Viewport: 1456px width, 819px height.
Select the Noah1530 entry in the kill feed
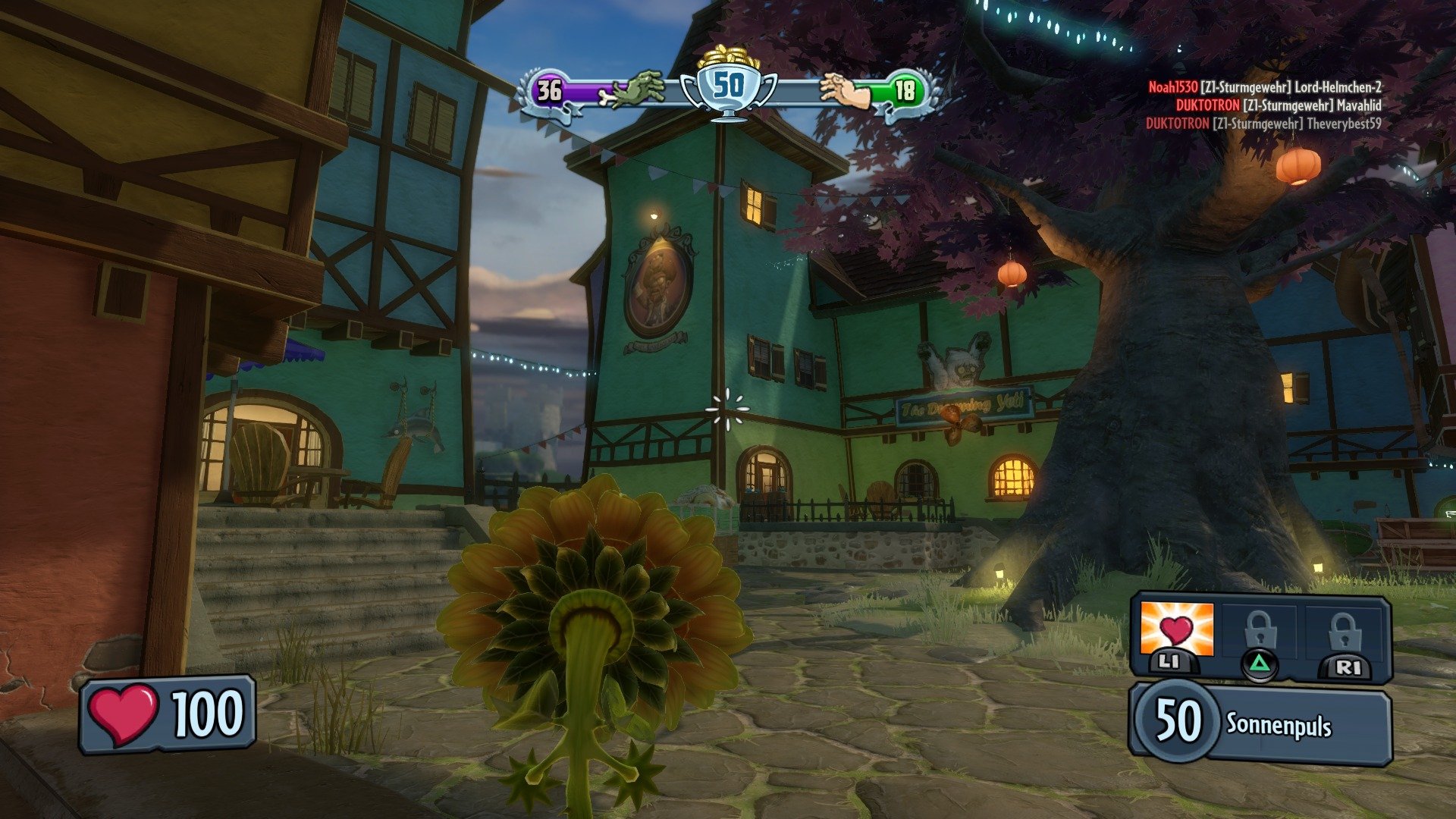click(x=1172, y=89)
